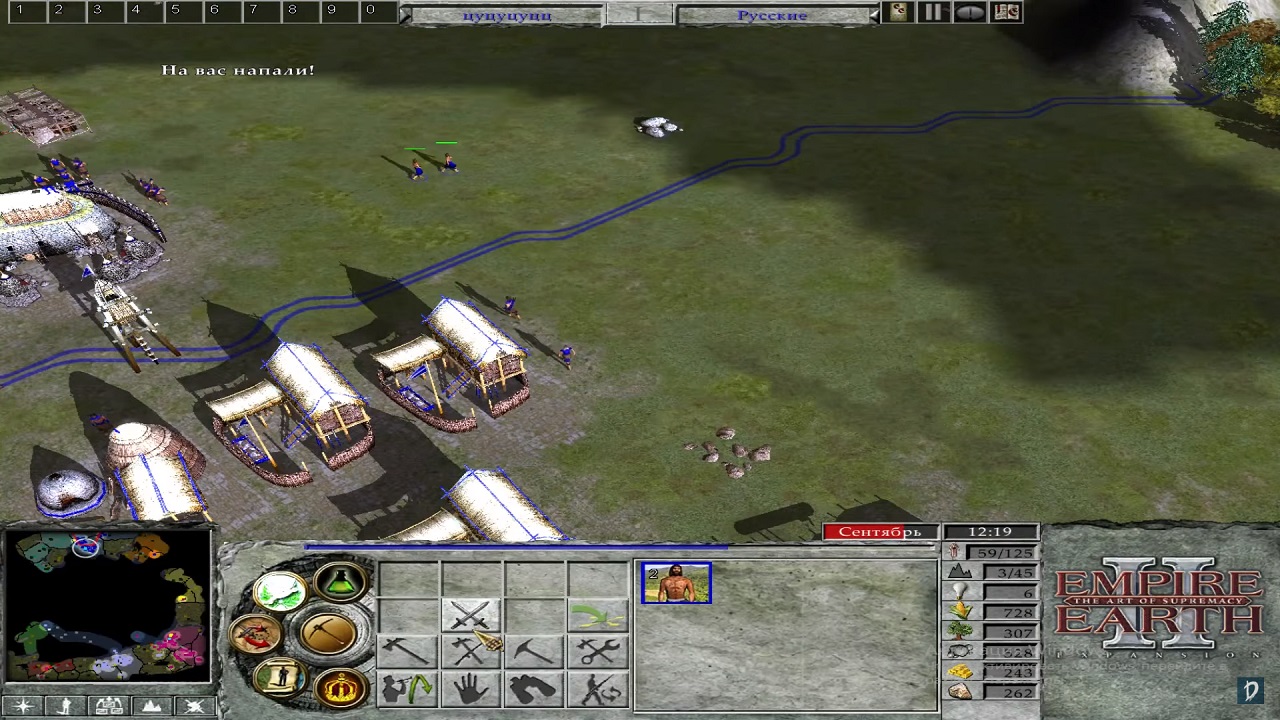Open the green potion flask circular button
The image size is (1280, 720).
340,581
